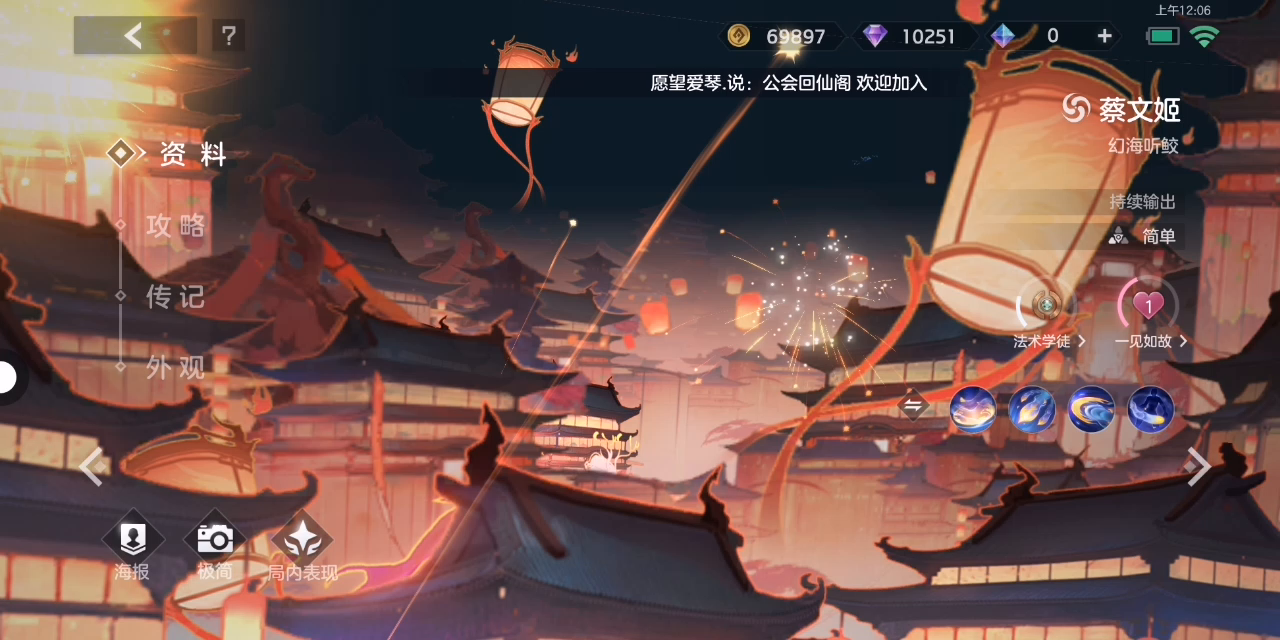
Task: Open the 一见如故 intimacy heart
Action: [1149, 306]
